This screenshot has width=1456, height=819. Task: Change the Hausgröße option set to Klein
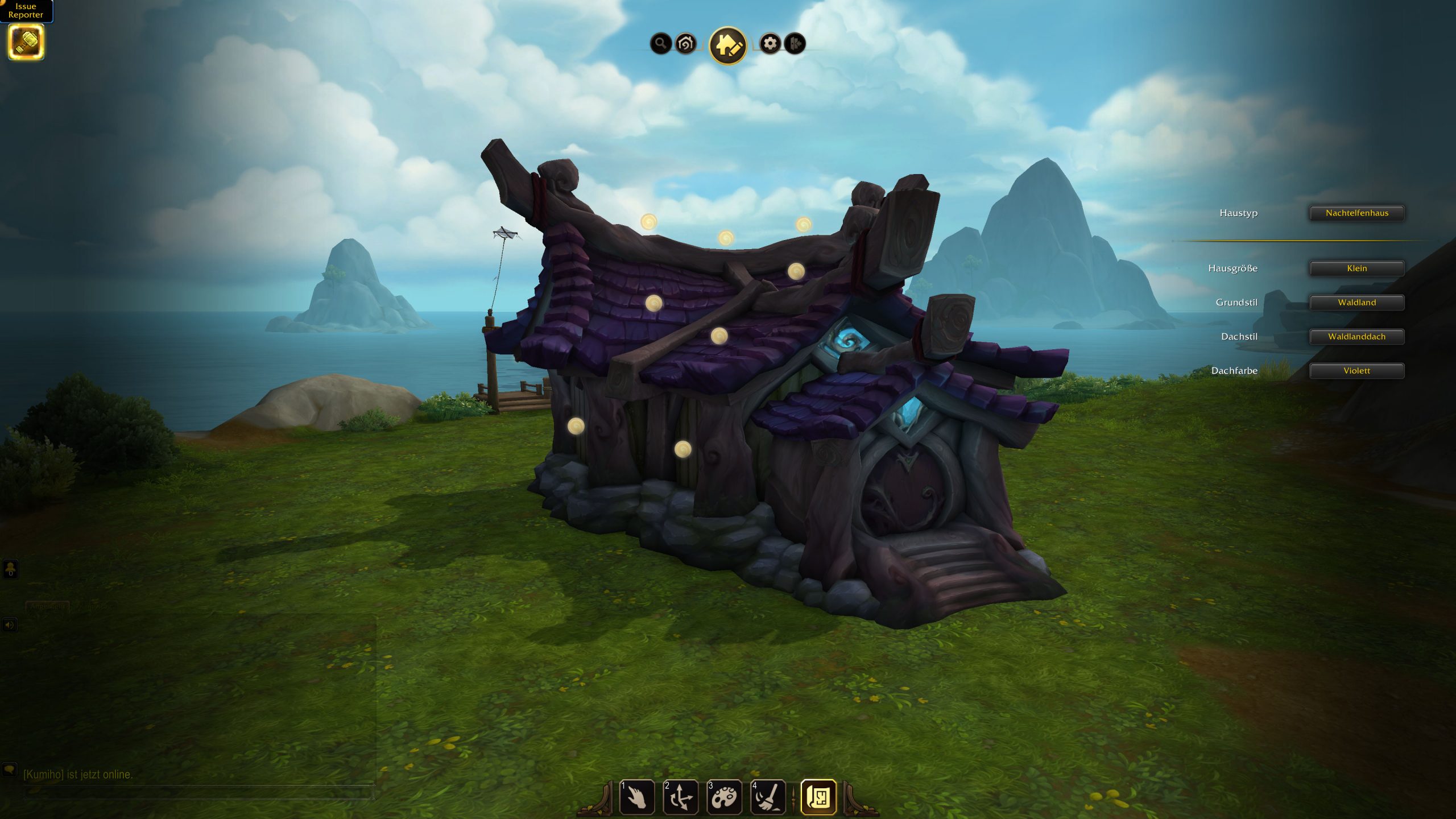(1356, 268)
